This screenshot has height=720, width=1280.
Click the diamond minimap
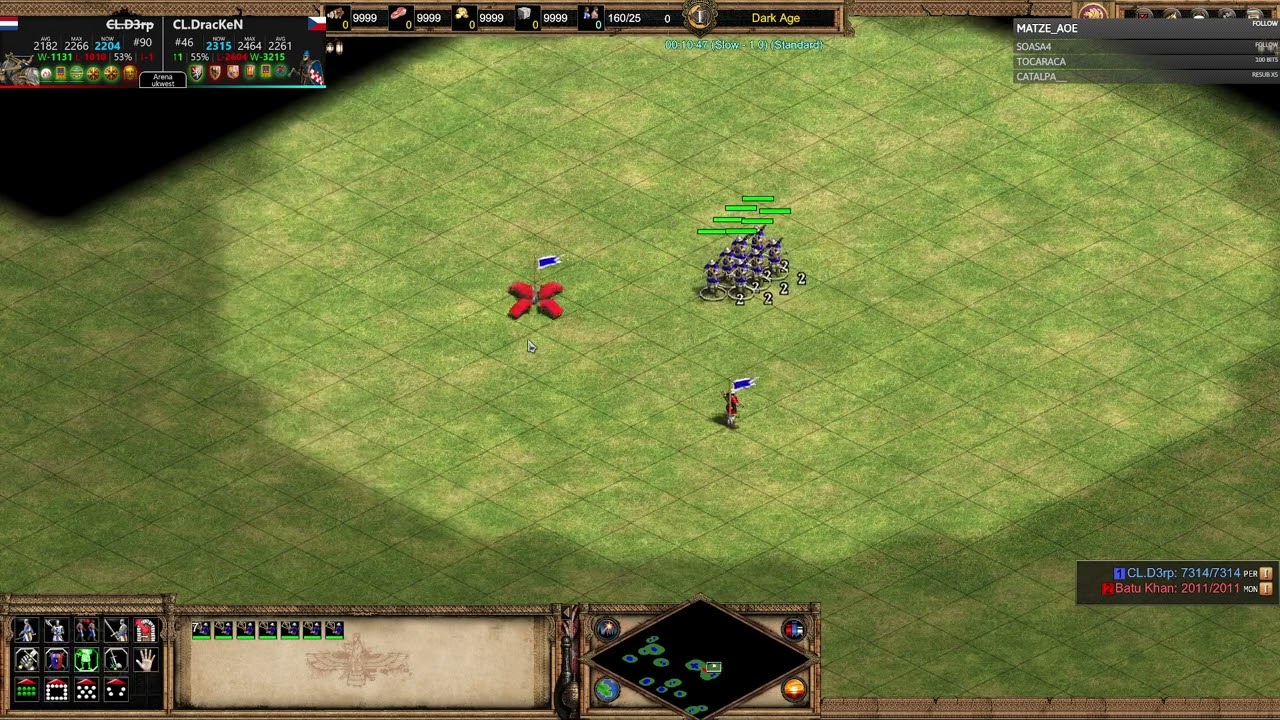[x=700, y=660]
